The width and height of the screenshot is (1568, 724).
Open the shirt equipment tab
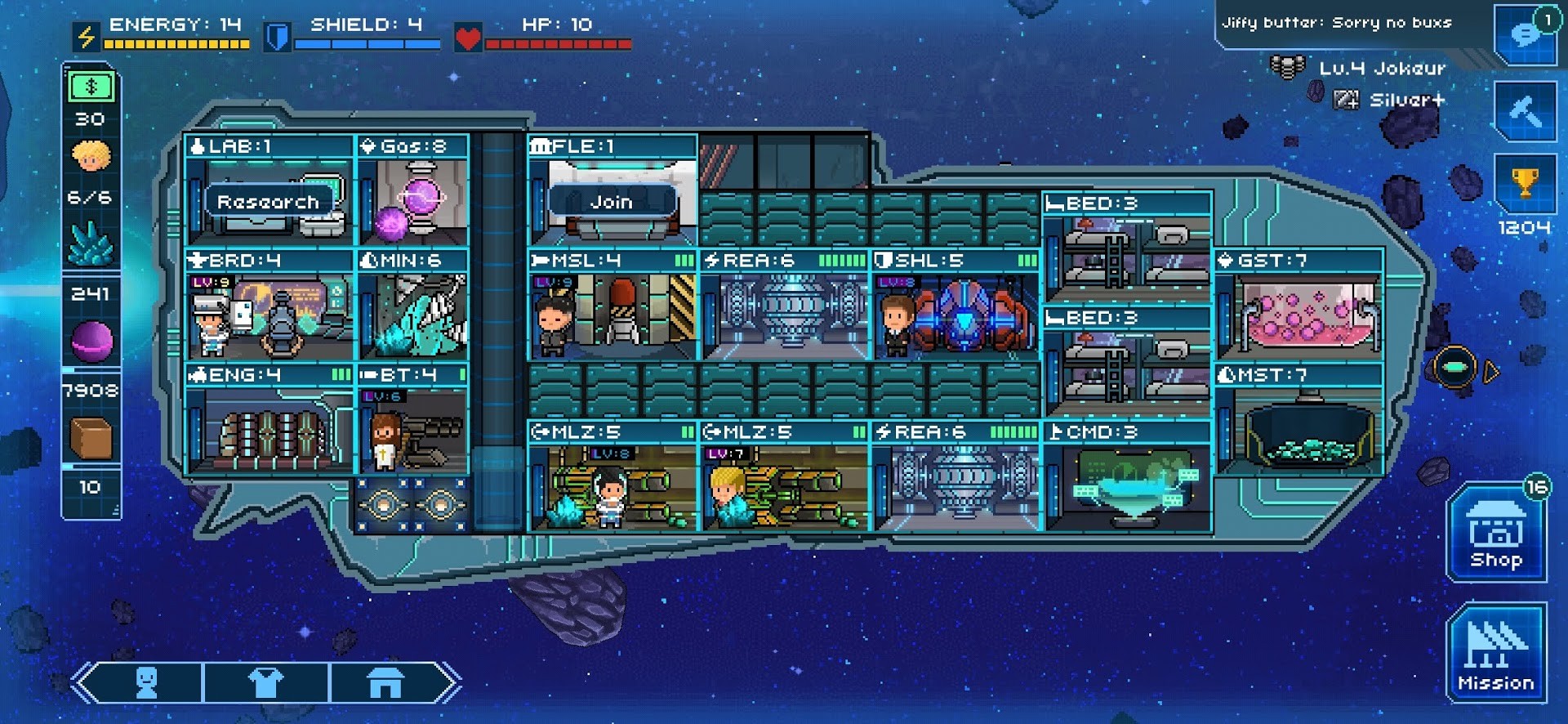[265, 682]
